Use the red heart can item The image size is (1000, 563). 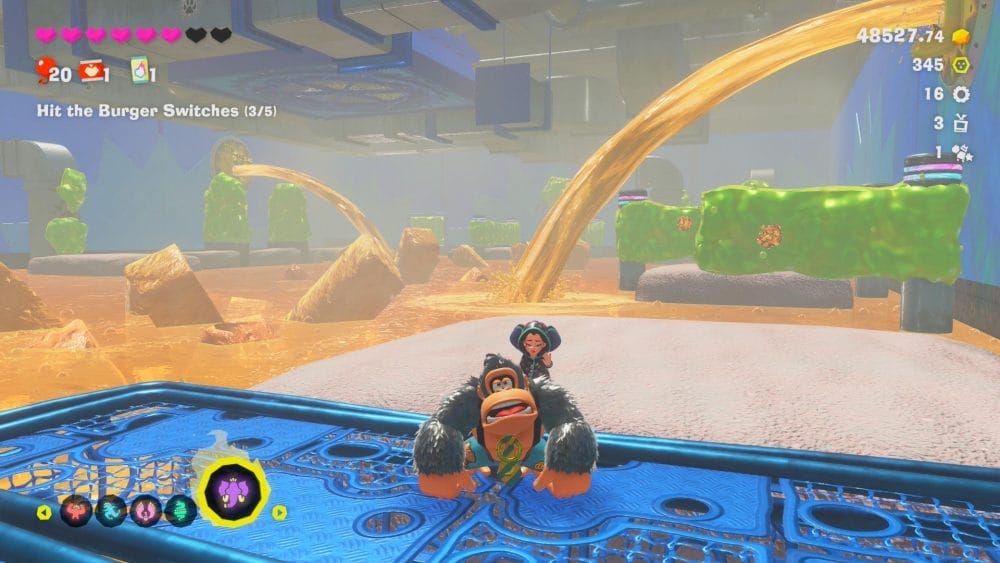(x=92, y=70)
